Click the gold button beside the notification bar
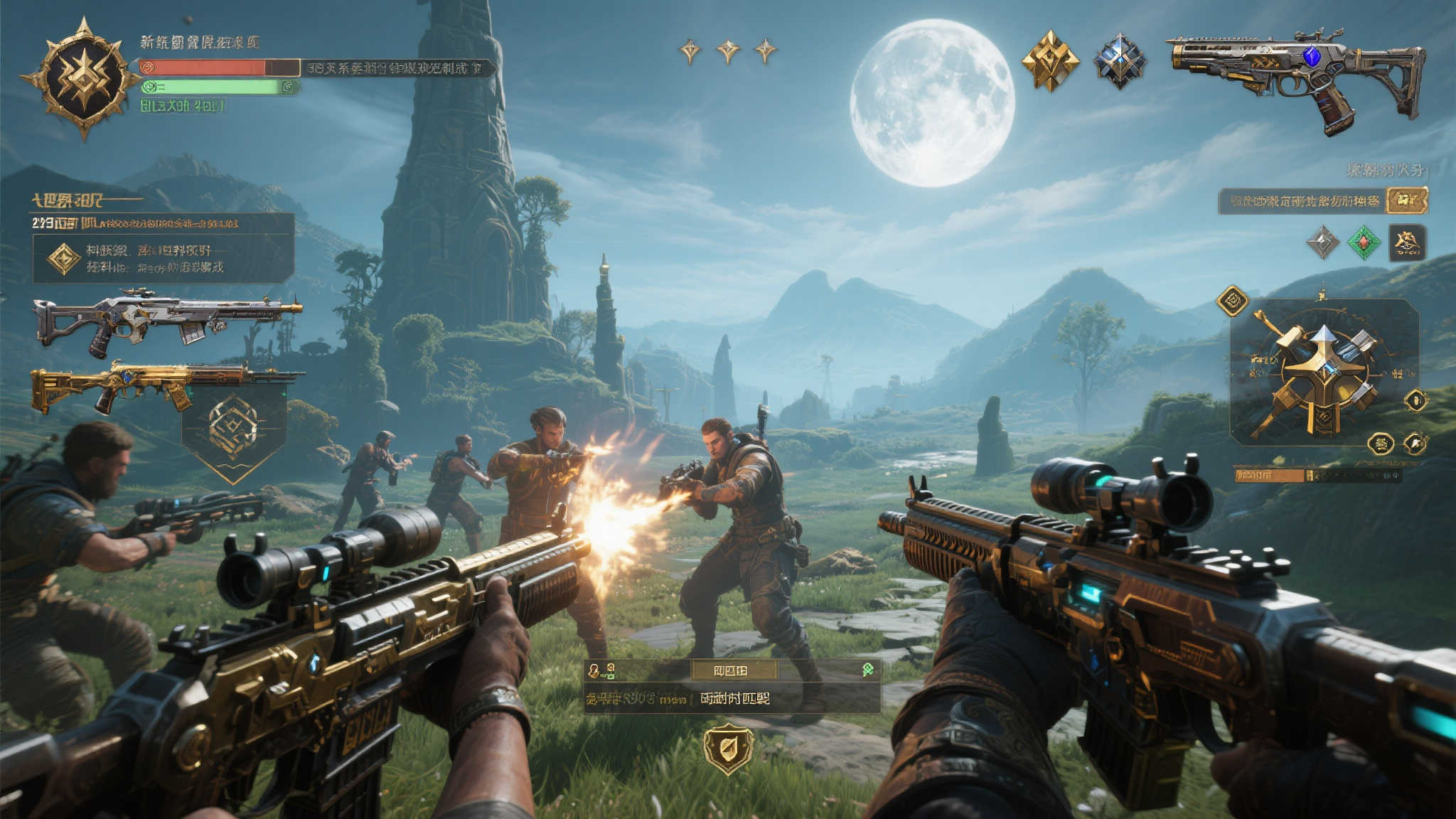1456x819 pixels. point(1406,200)
